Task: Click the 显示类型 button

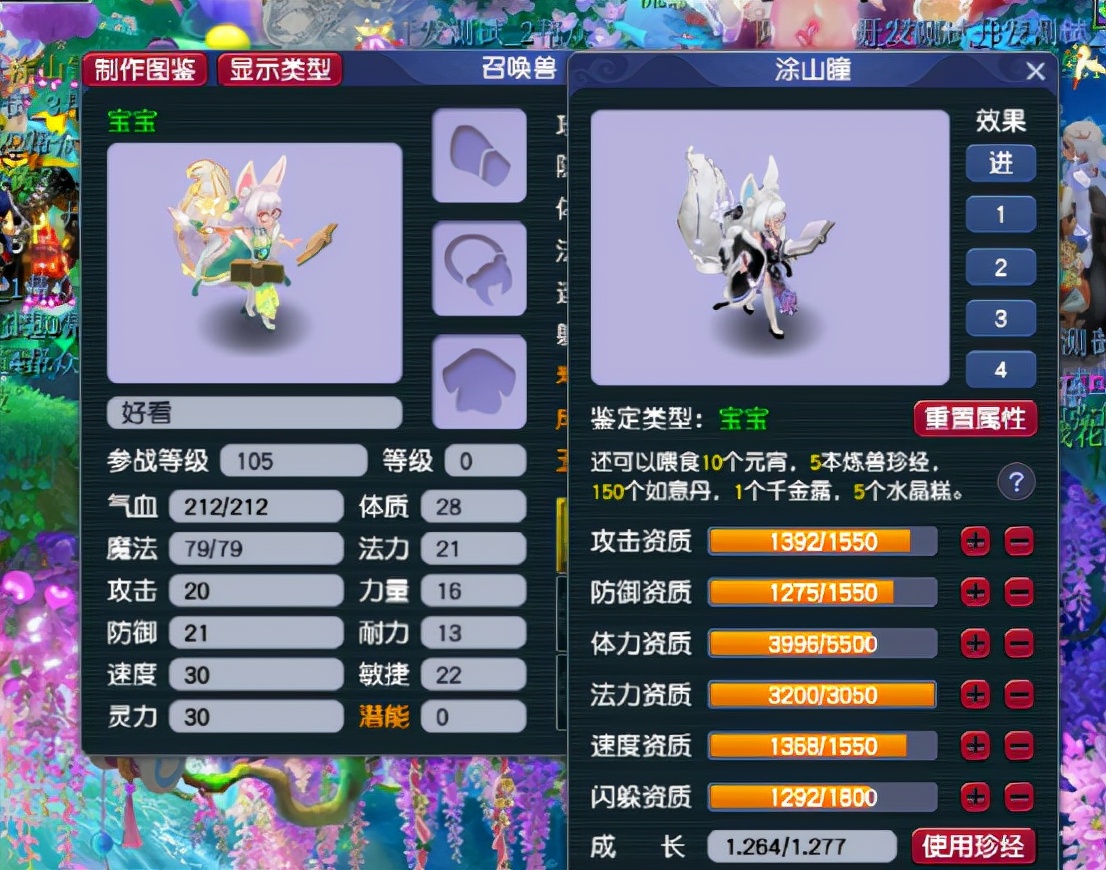Action: click(279, 70)
